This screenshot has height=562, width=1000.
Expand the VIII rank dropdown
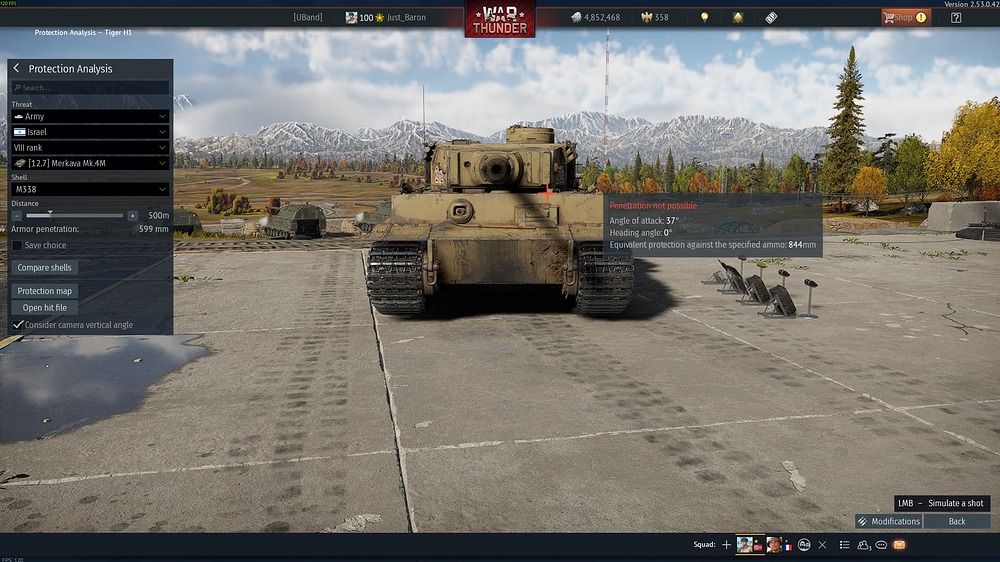90,147
